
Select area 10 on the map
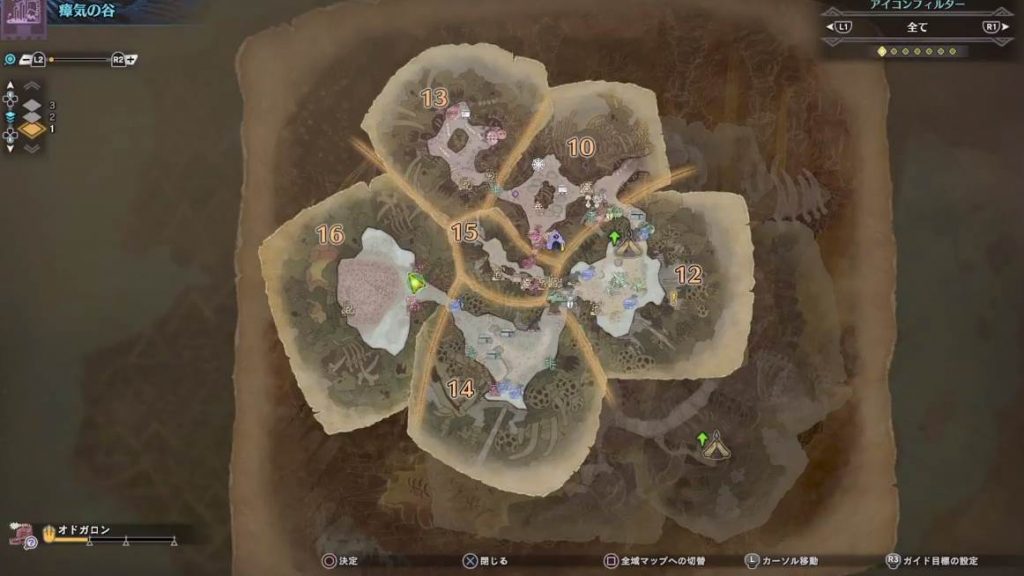click(x=580, y=147)
